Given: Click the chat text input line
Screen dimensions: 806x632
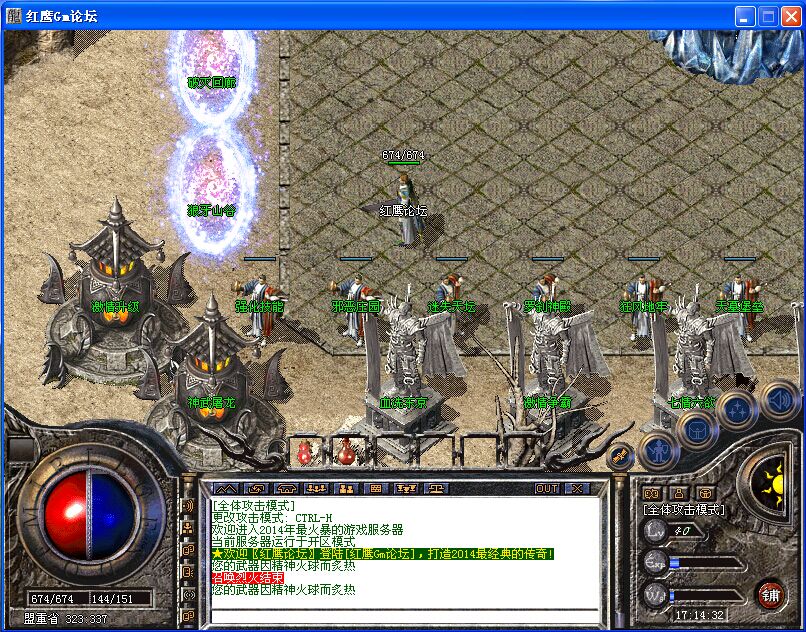Looking at the screenshot, I should tap(400, 610).
